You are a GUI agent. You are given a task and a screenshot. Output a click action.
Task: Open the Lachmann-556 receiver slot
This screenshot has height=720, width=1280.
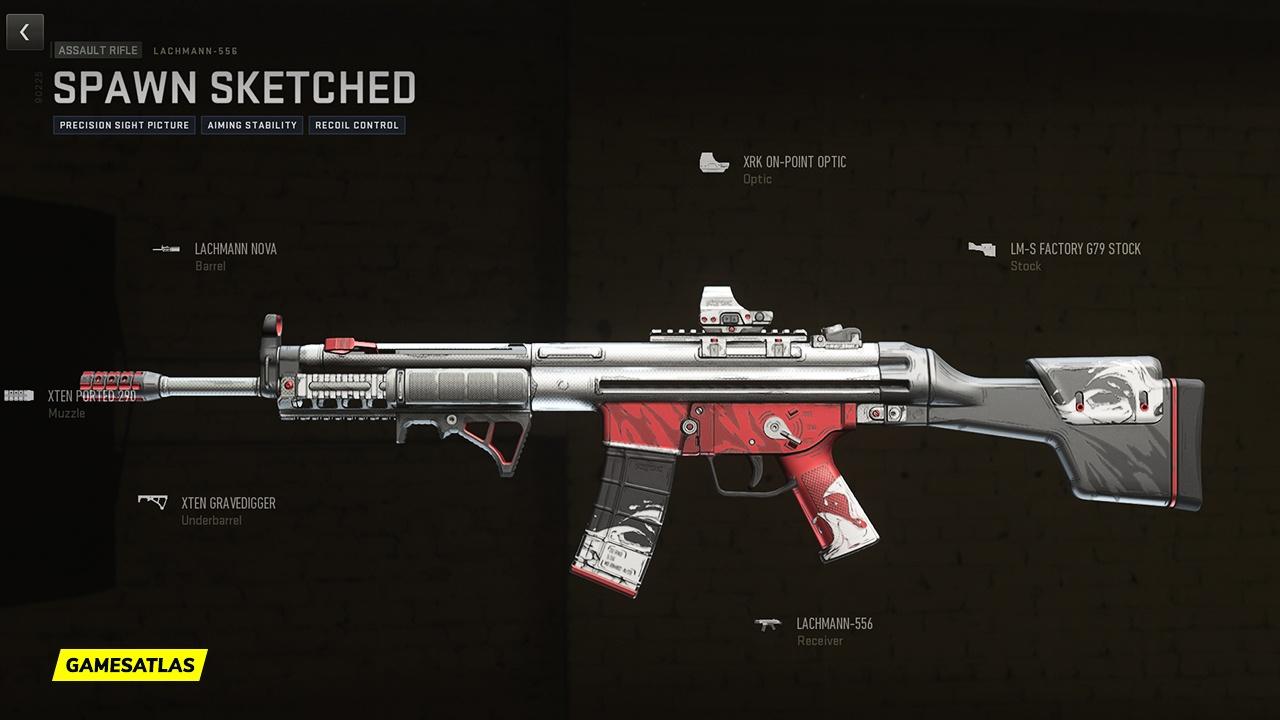[834, 624]
